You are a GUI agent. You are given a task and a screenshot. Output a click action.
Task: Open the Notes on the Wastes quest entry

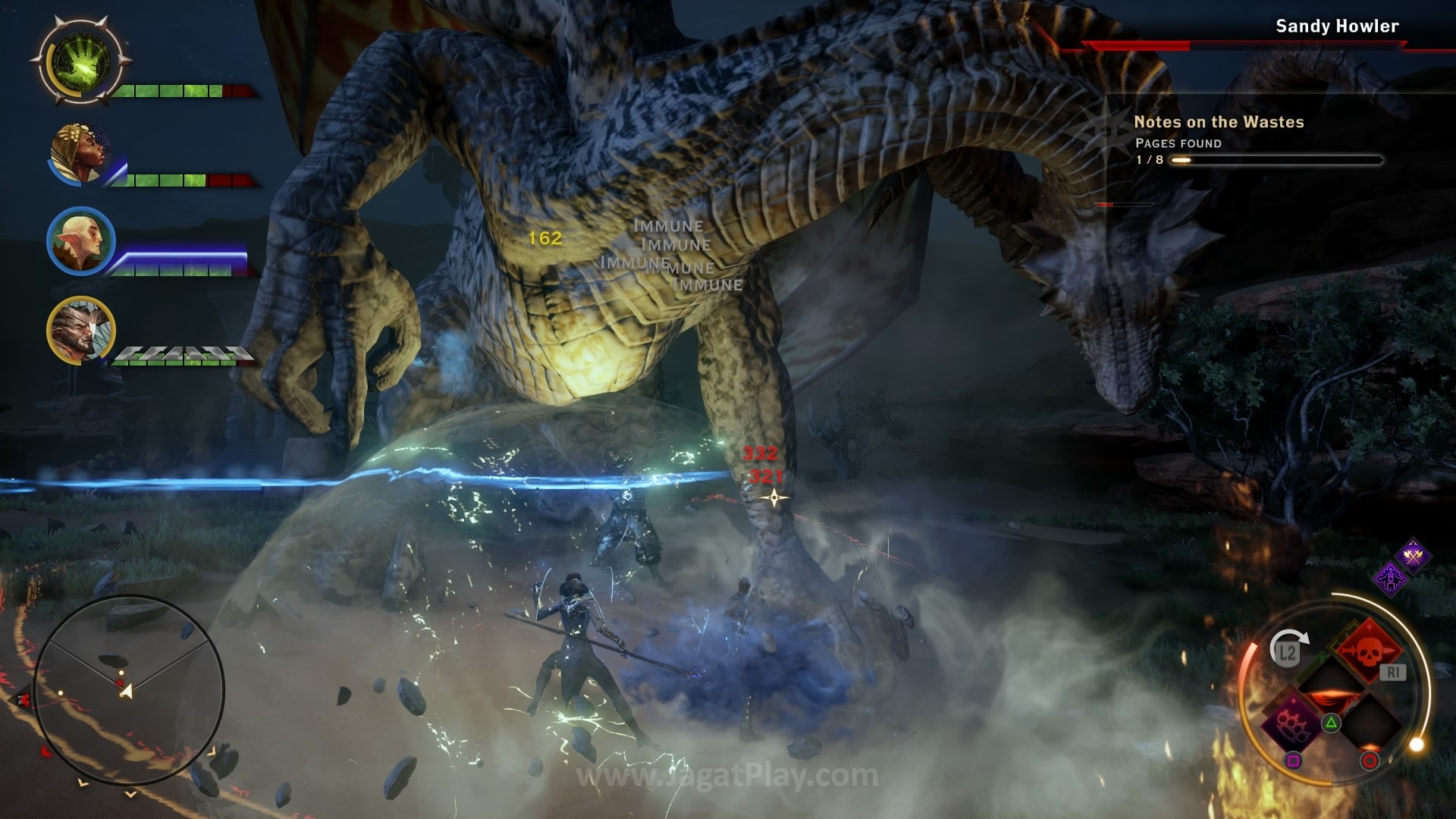1218,121
